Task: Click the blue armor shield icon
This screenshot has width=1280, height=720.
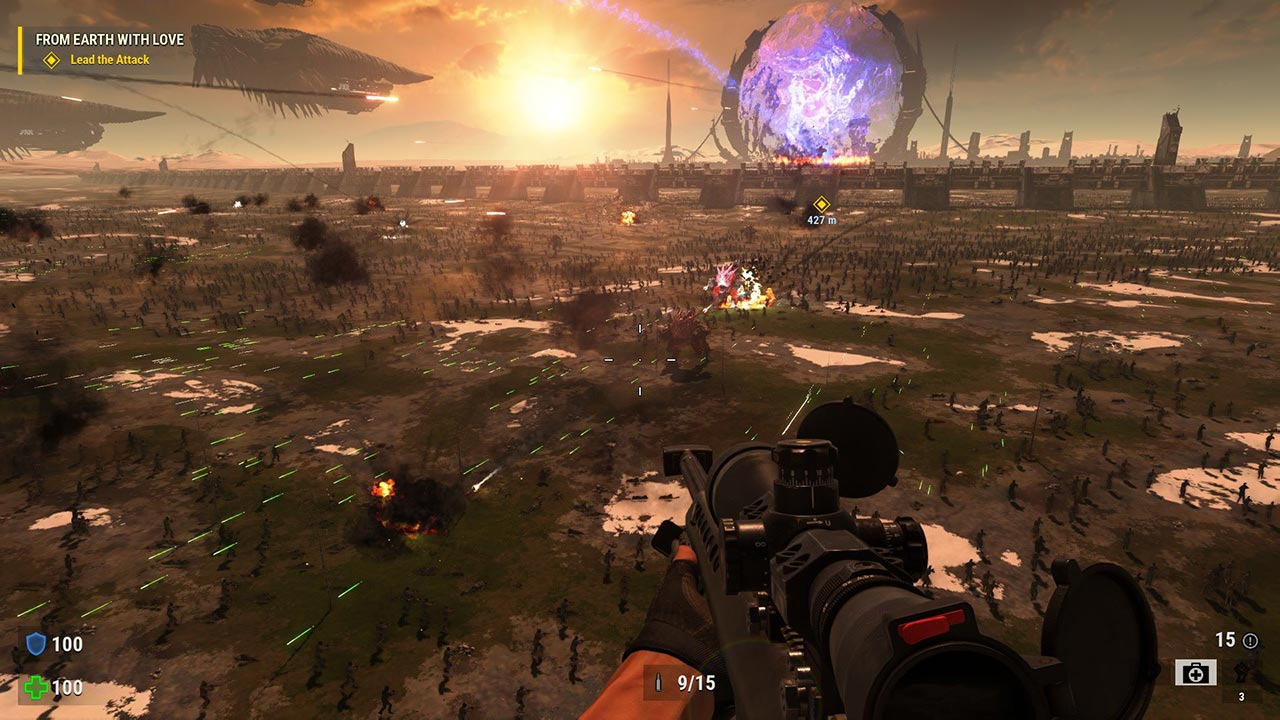Action: click(36, 644)
